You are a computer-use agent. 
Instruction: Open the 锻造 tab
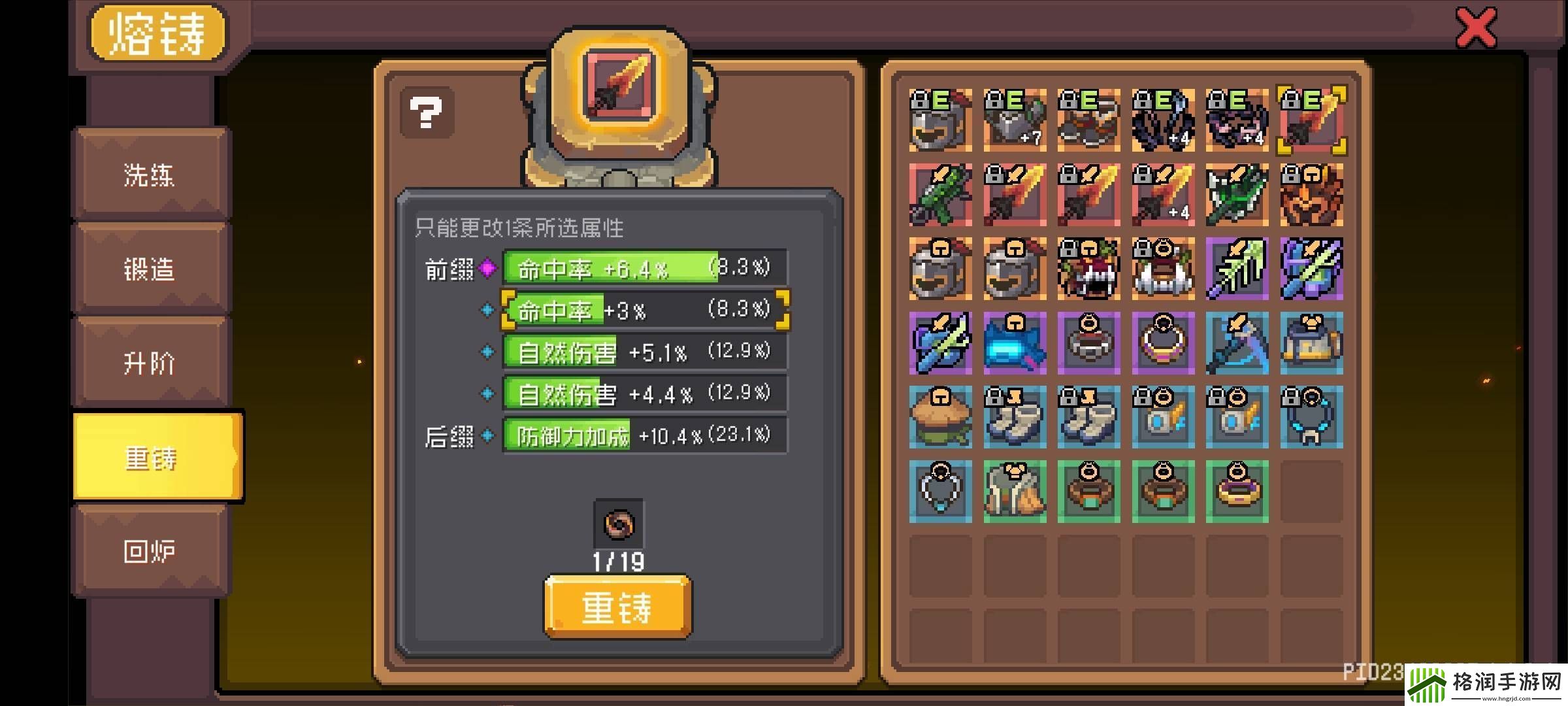click(x=150, y=269)
